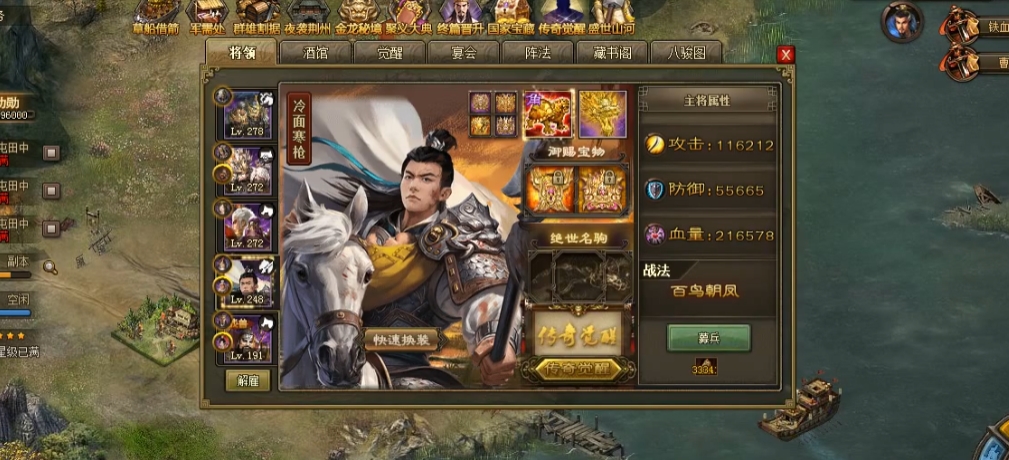This screenshot has width=1009, height=460.
Task: Select the golden dragon equipment slot
Action: coord(602,114)
